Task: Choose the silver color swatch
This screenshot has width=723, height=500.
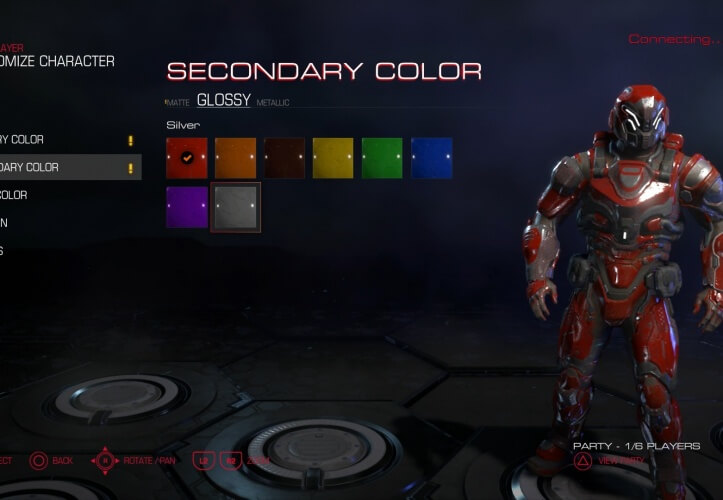Action: 236,207
